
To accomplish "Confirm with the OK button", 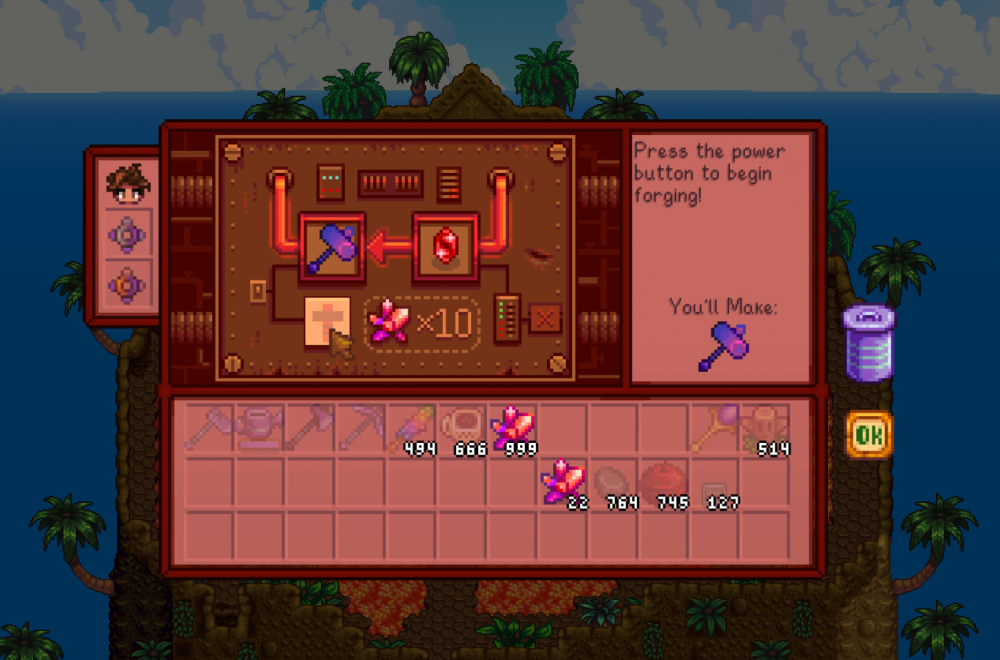I will click(x=868, y=435).
